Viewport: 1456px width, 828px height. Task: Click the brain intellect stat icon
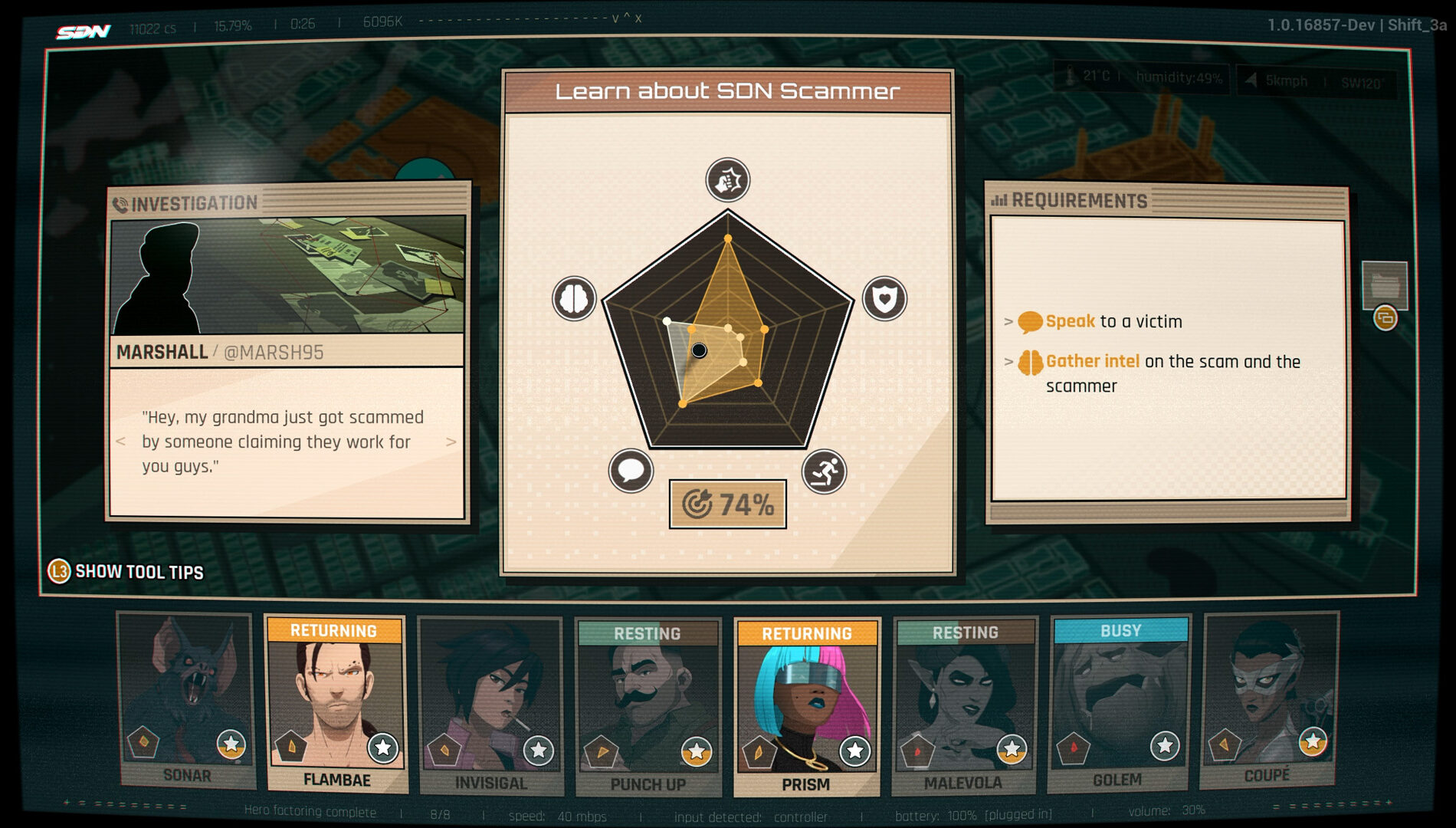(x=574, y=298)
